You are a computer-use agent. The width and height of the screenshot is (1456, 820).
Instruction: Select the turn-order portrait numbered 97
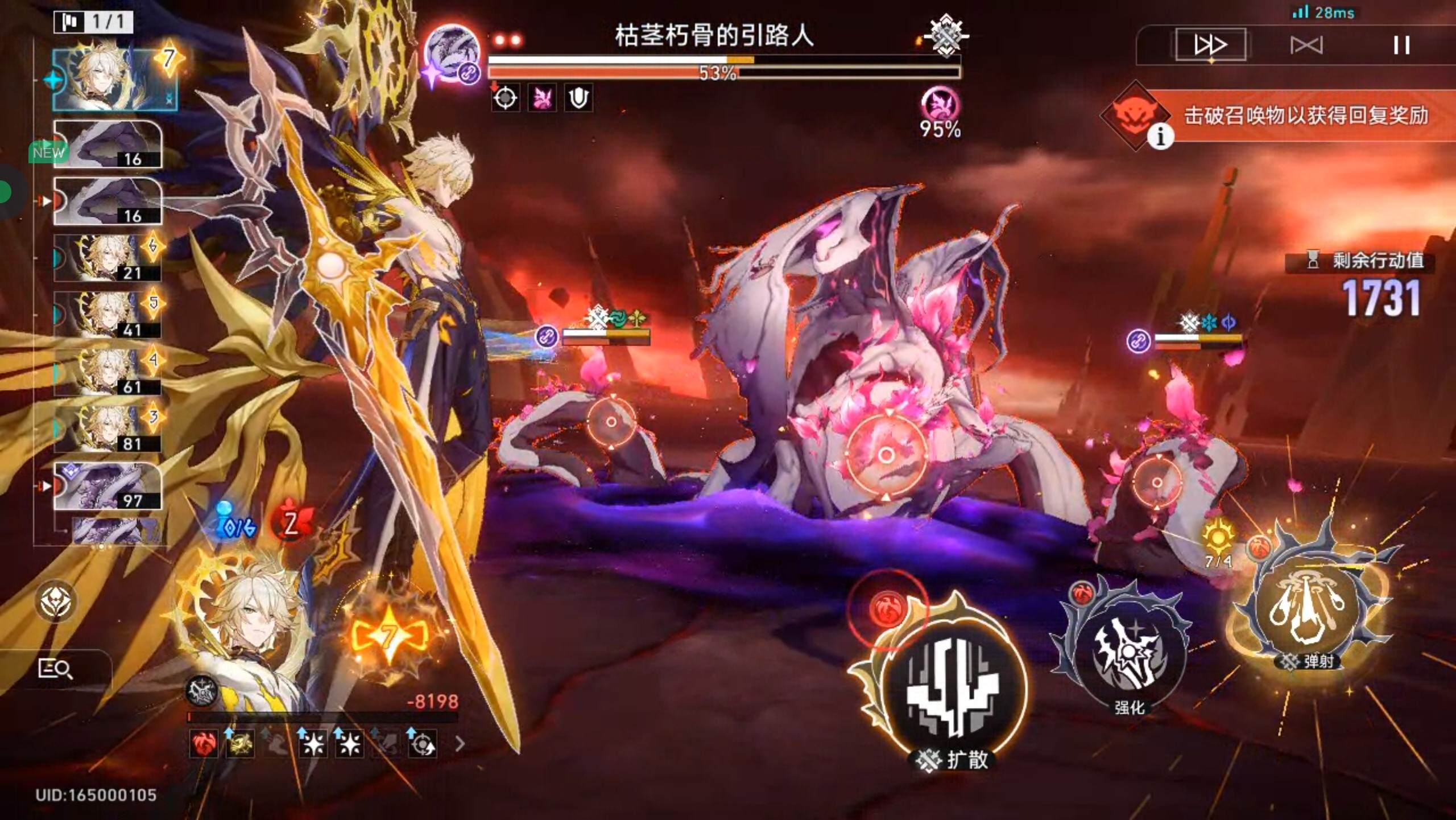click(107, 485)
